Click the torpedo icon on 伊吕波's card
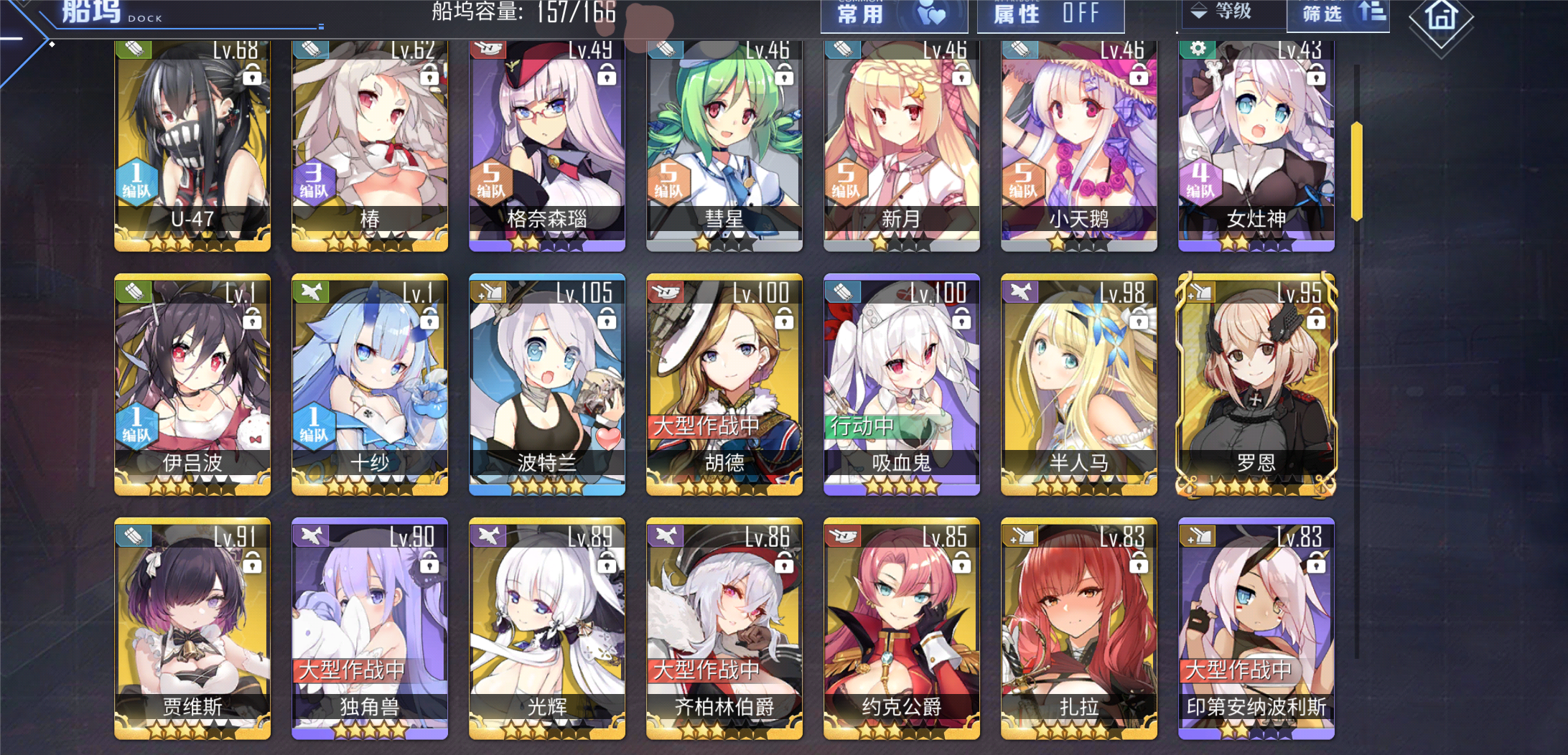 [x=135, y=293]
